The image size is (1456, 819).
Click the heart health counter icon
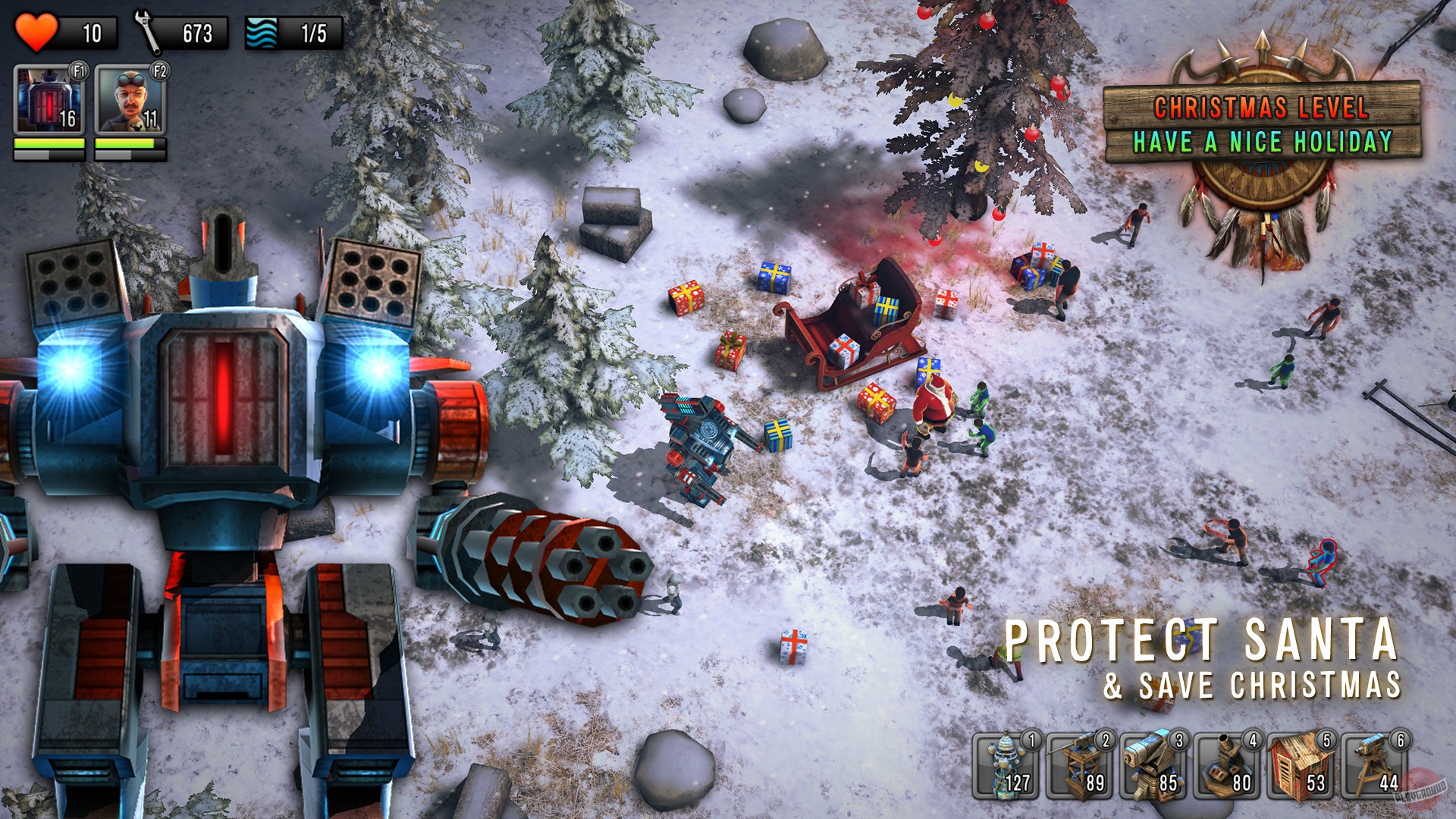click(x=36, y=31)
